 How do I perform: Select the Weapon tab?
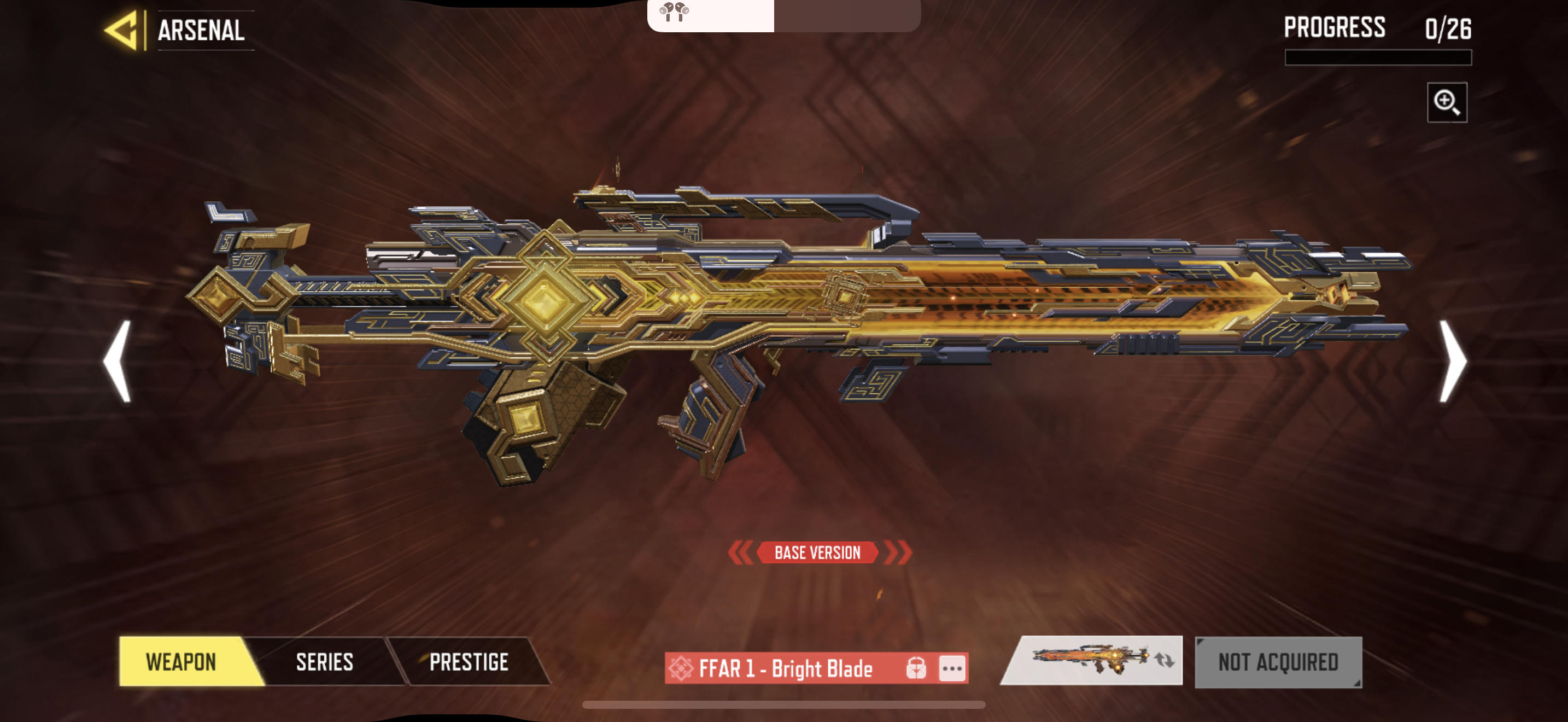click(182, 662)
